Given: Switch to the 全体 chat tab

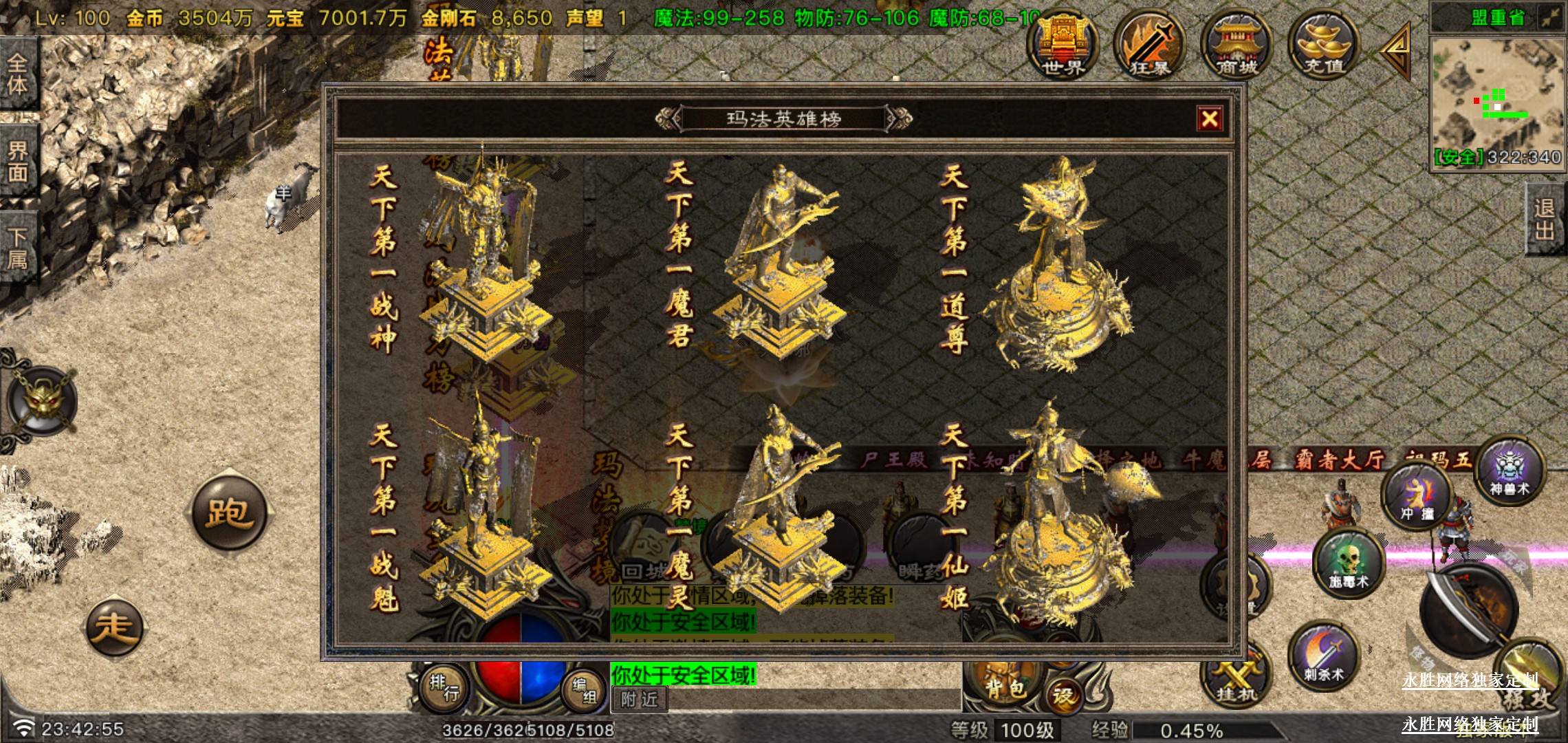Looking at the screenshot, I should tap(18, 74).
